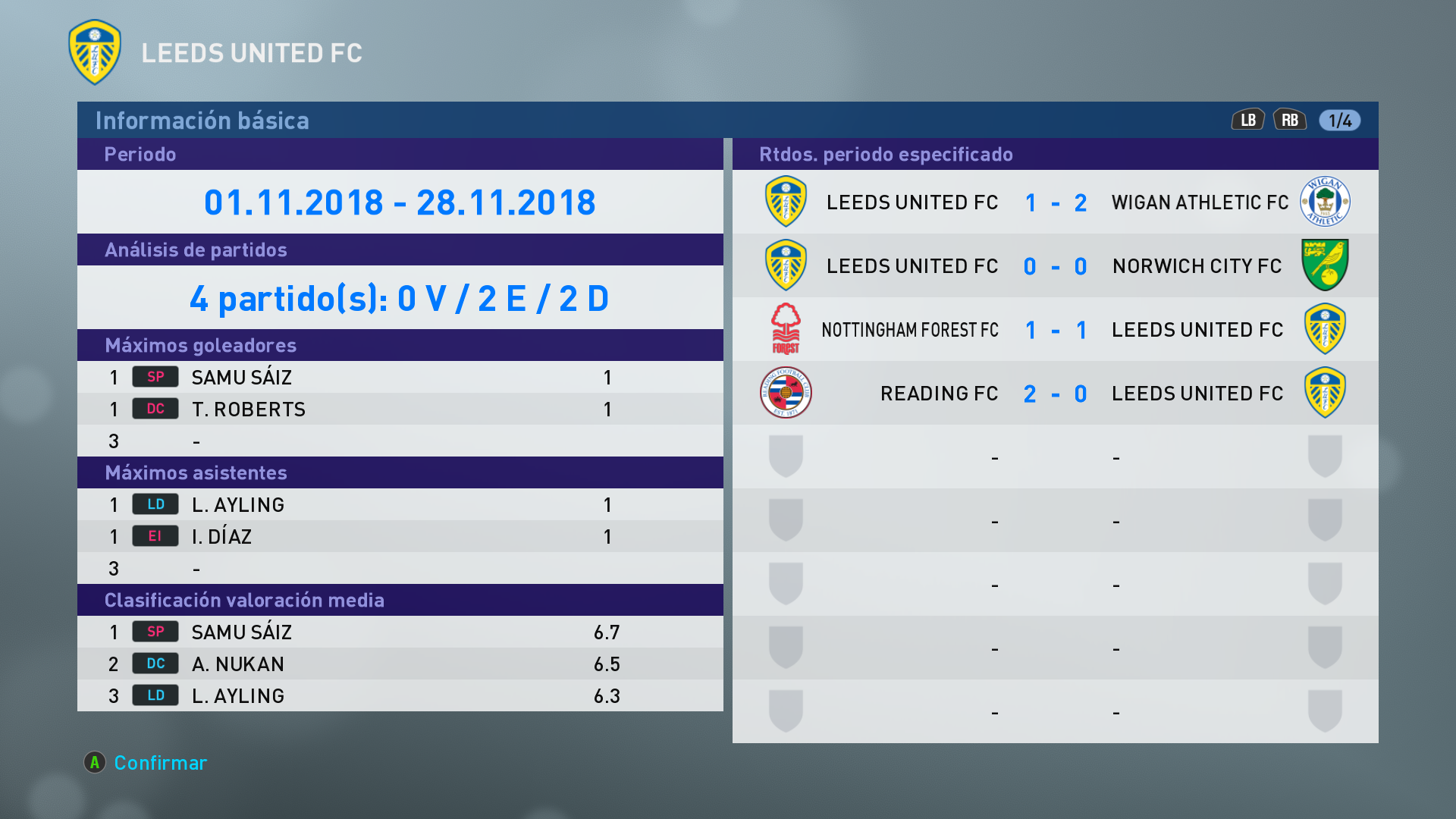
Task: Choose the Reading FC vs Leeds United result
Action: click(x=1055, y=394)
